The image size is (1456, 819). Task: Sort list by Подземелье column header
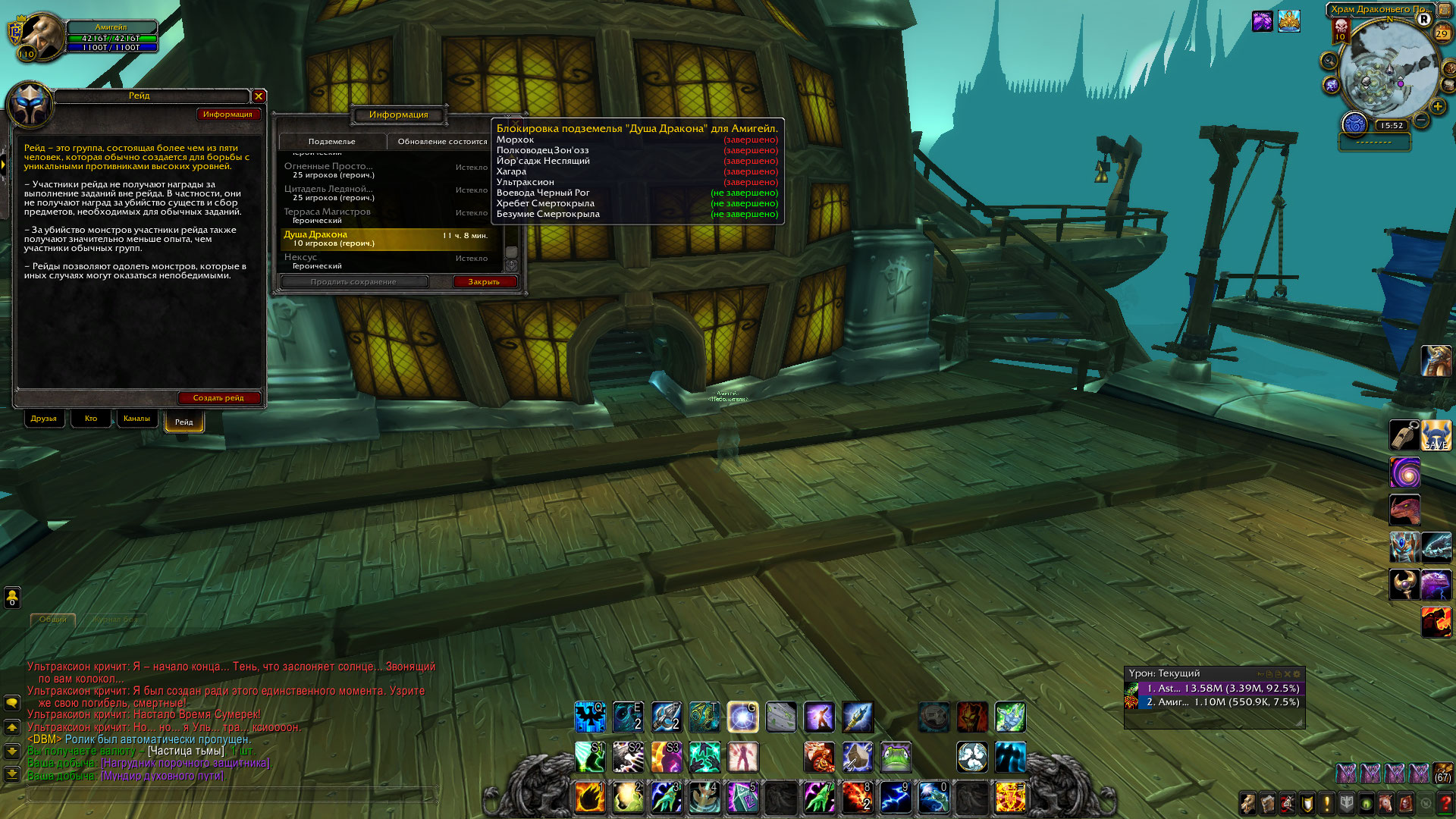coord(331,142)
